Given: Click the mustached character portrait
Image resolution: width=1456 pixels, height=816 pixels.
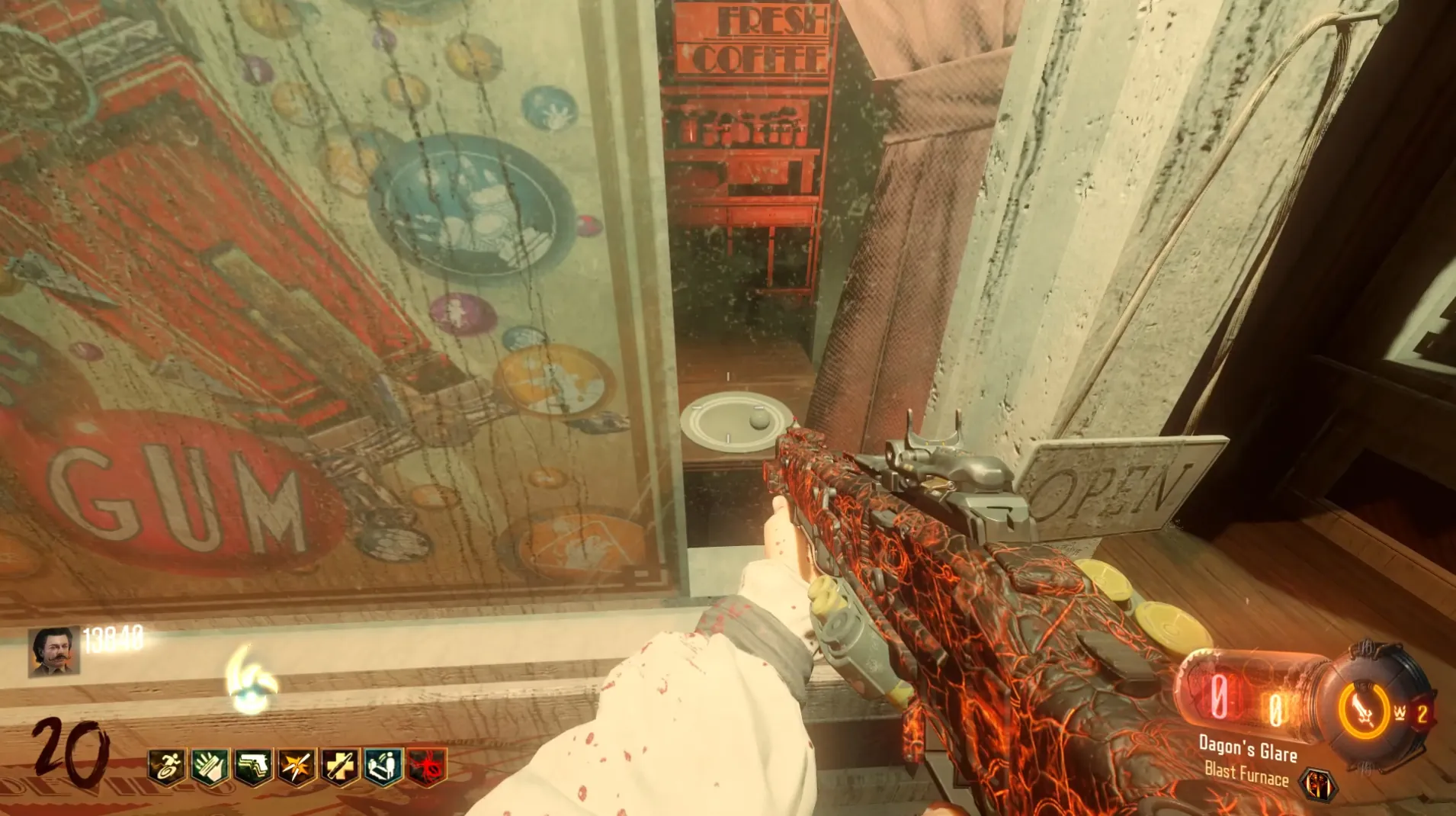Looking at the screenshot, I should 53,651.
